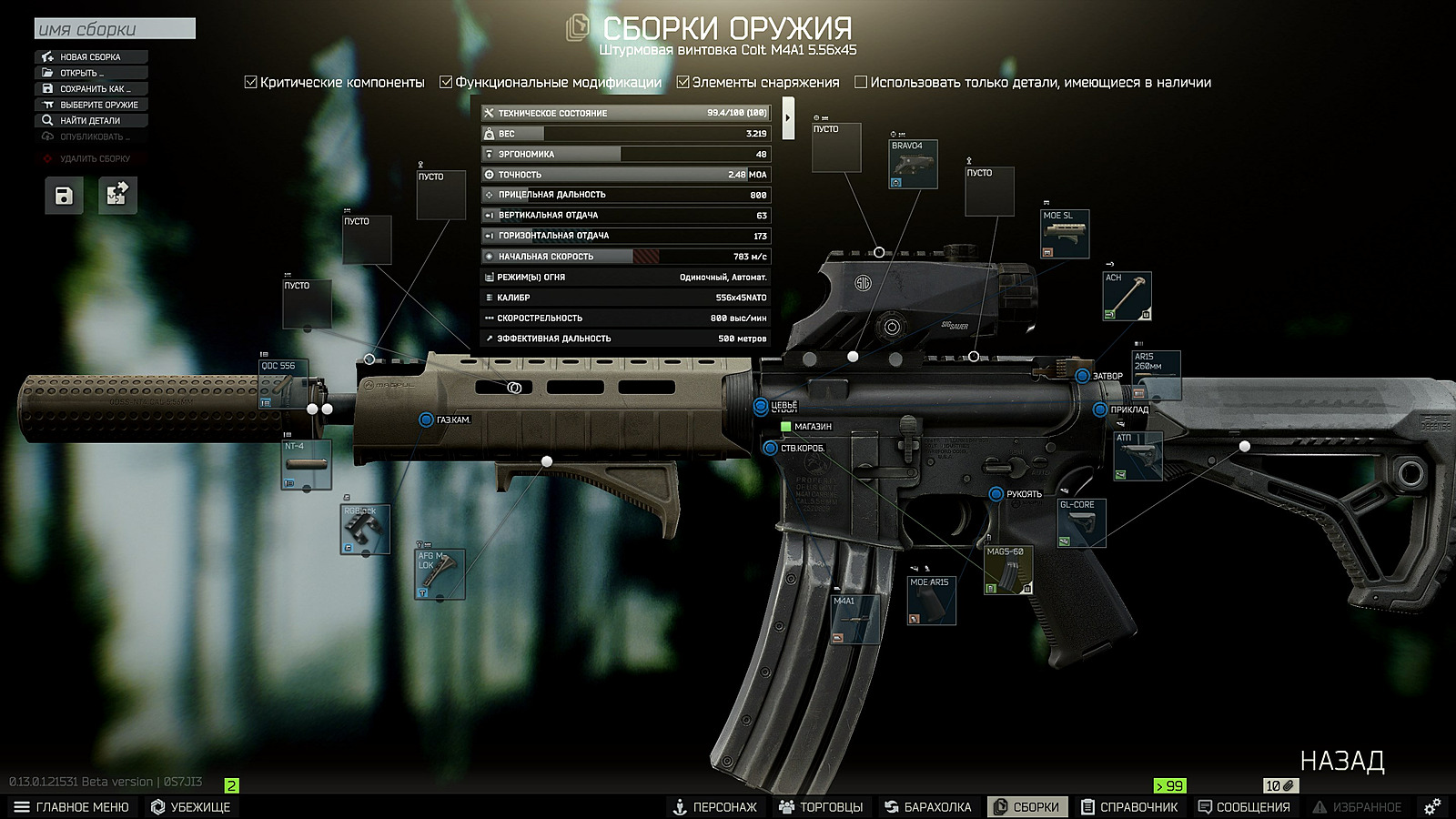
Task: Click НАЙТИ ДЕТАЛИ to find parts
Action: (89, 120)
